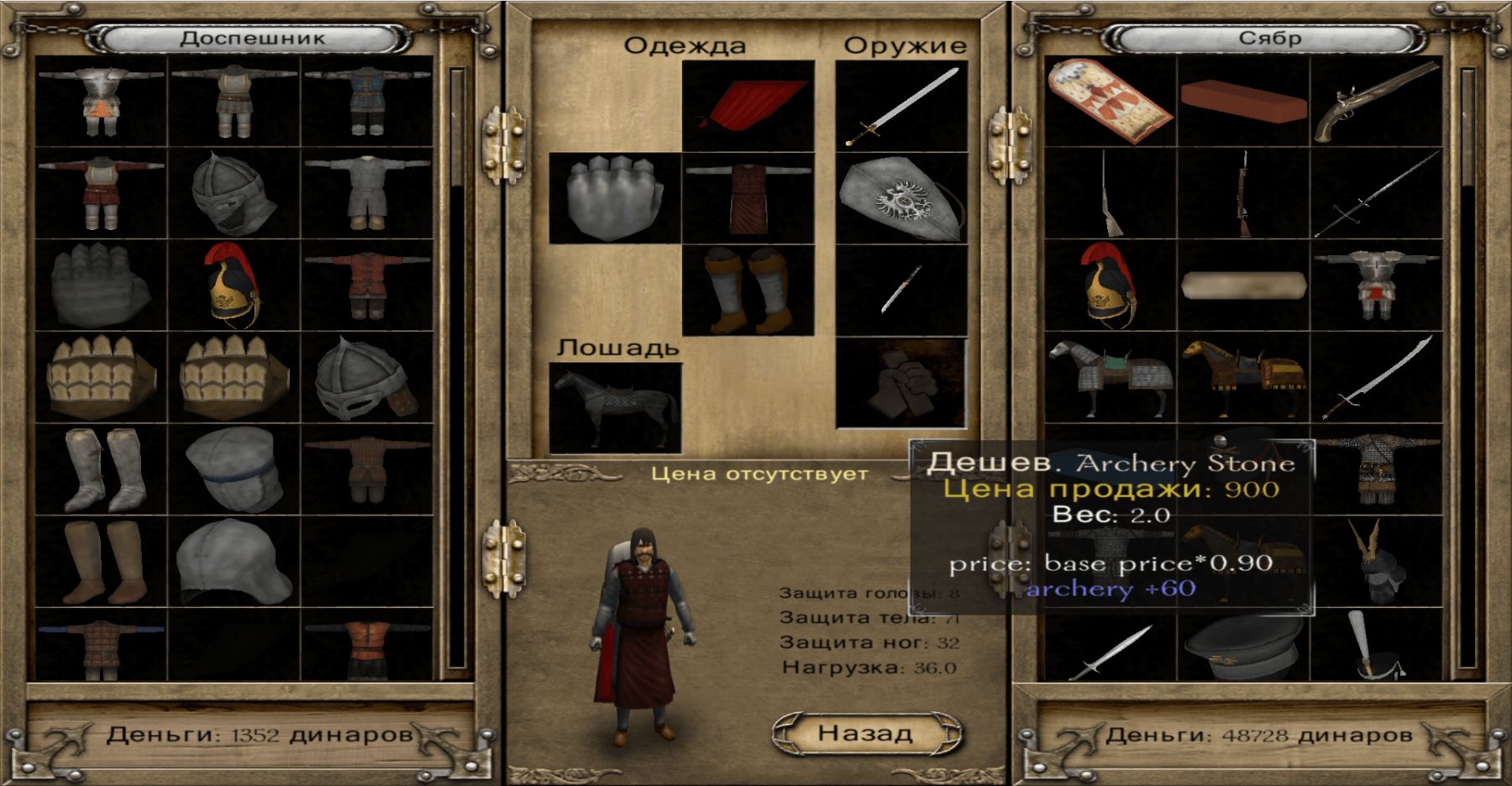
Task: Select the equipped red cape slot
Action: 748,105
